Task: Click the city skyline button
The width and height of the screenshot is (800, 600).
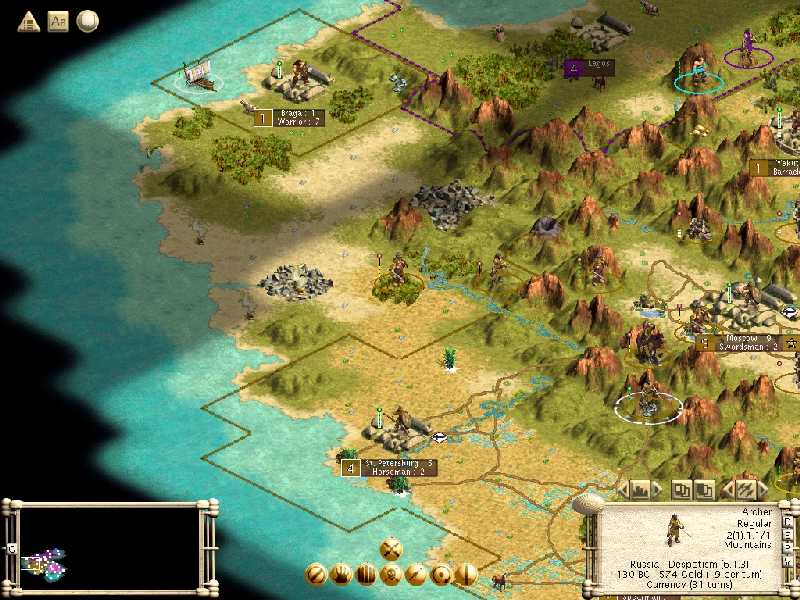Action: [642, 489]
